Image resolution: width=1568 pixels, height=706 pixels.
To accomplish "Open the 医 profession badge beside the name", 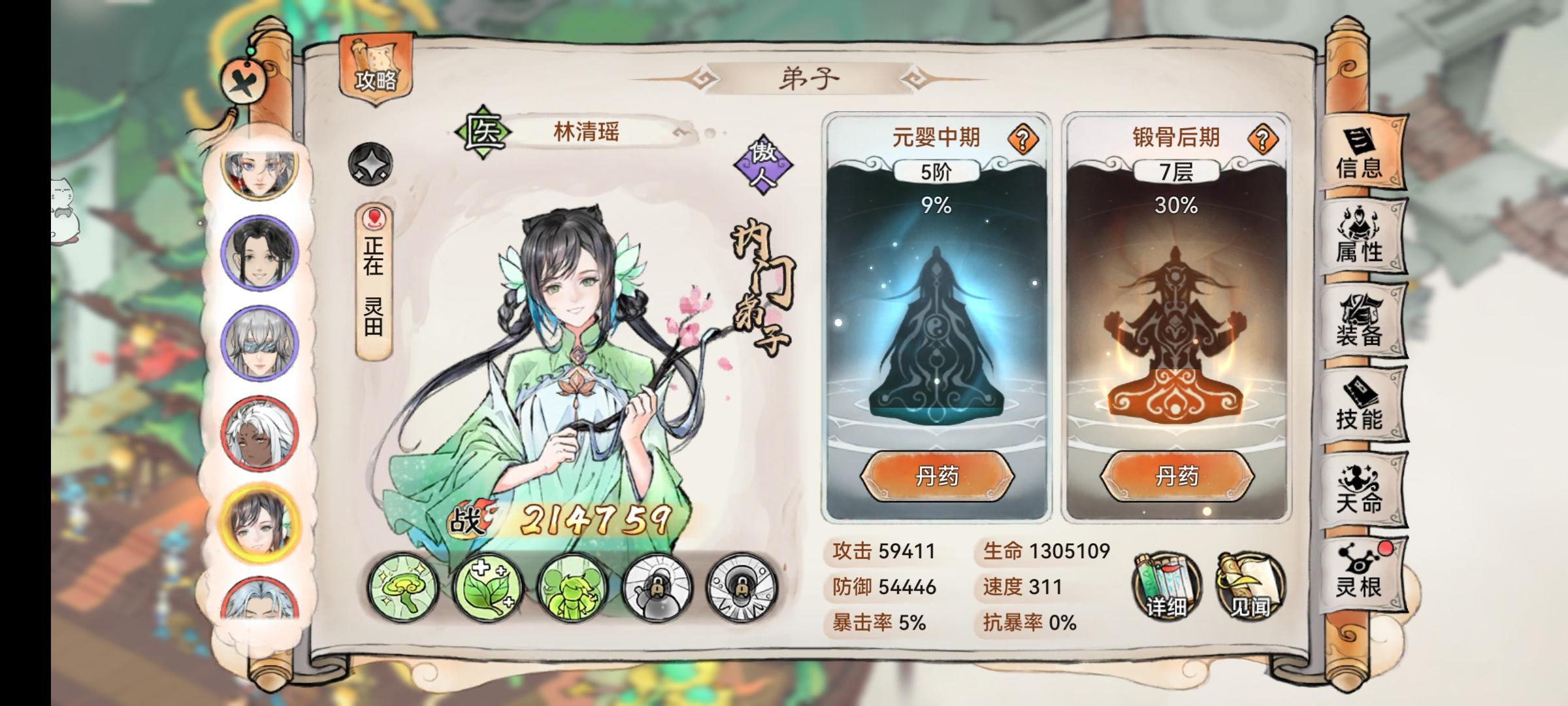I will 482,130.
